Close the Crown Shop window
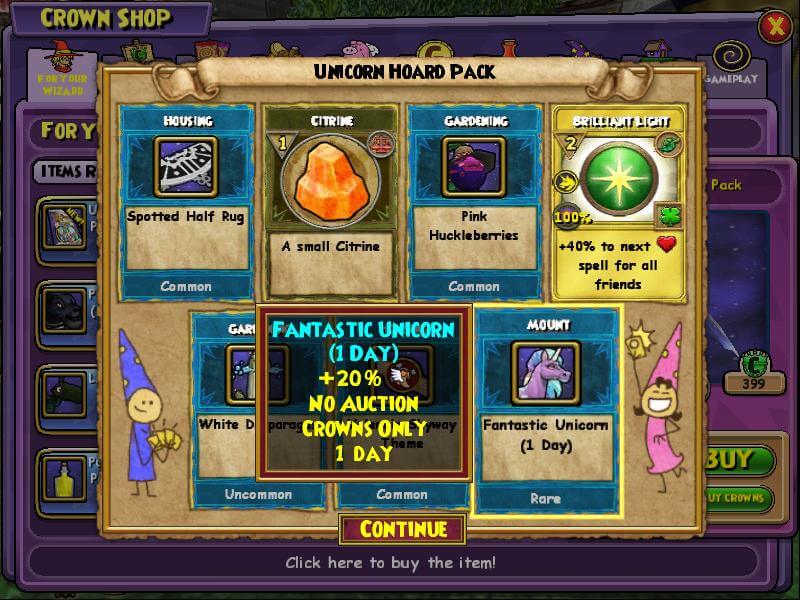The width and height of the screenshot is (800, 600). point(774,27)
